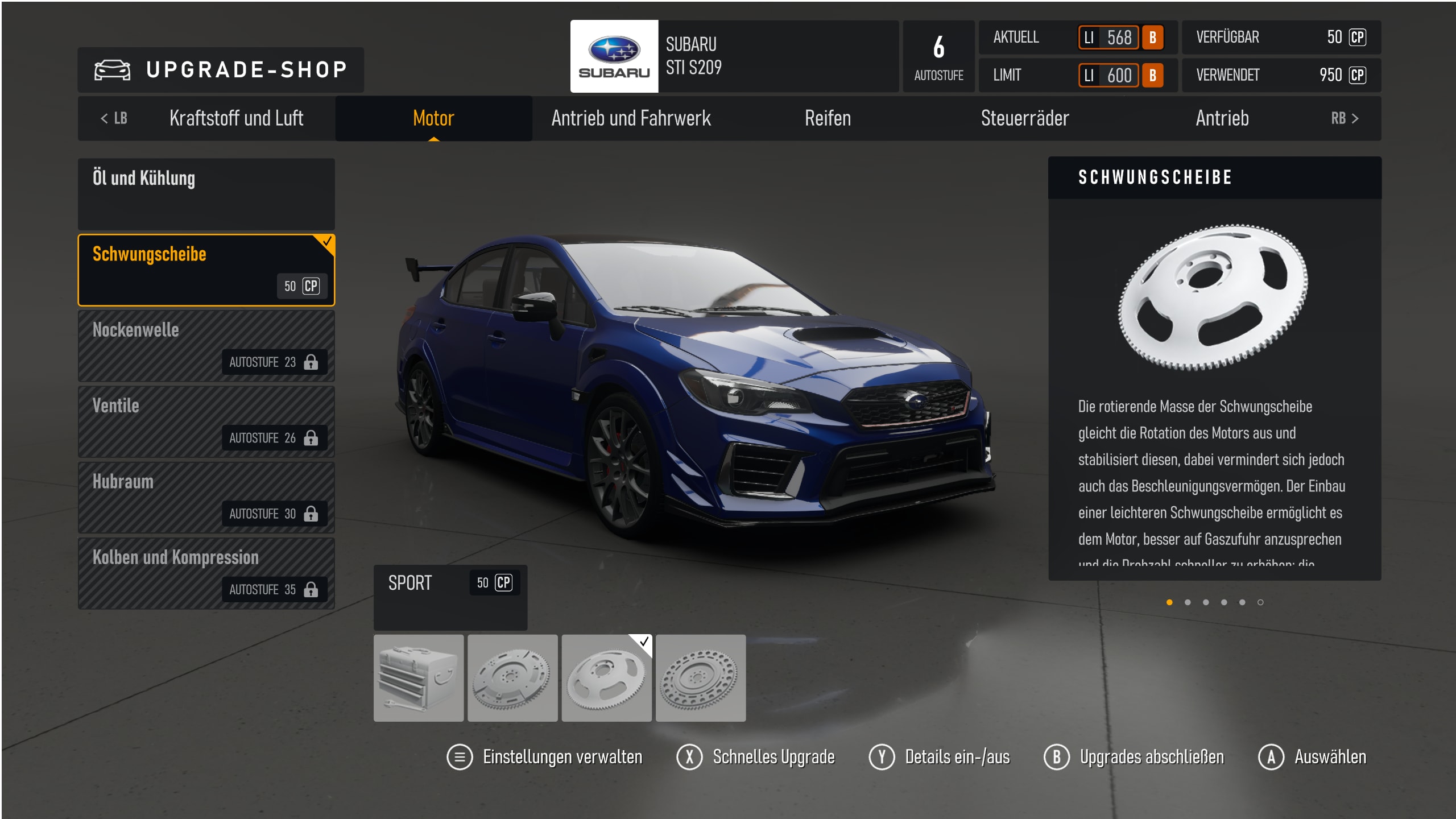Image resolution: width=1456 pixels, height=819 pixels.
Task: Click the locked Nockenwelle entry
Action: point(206,346)
